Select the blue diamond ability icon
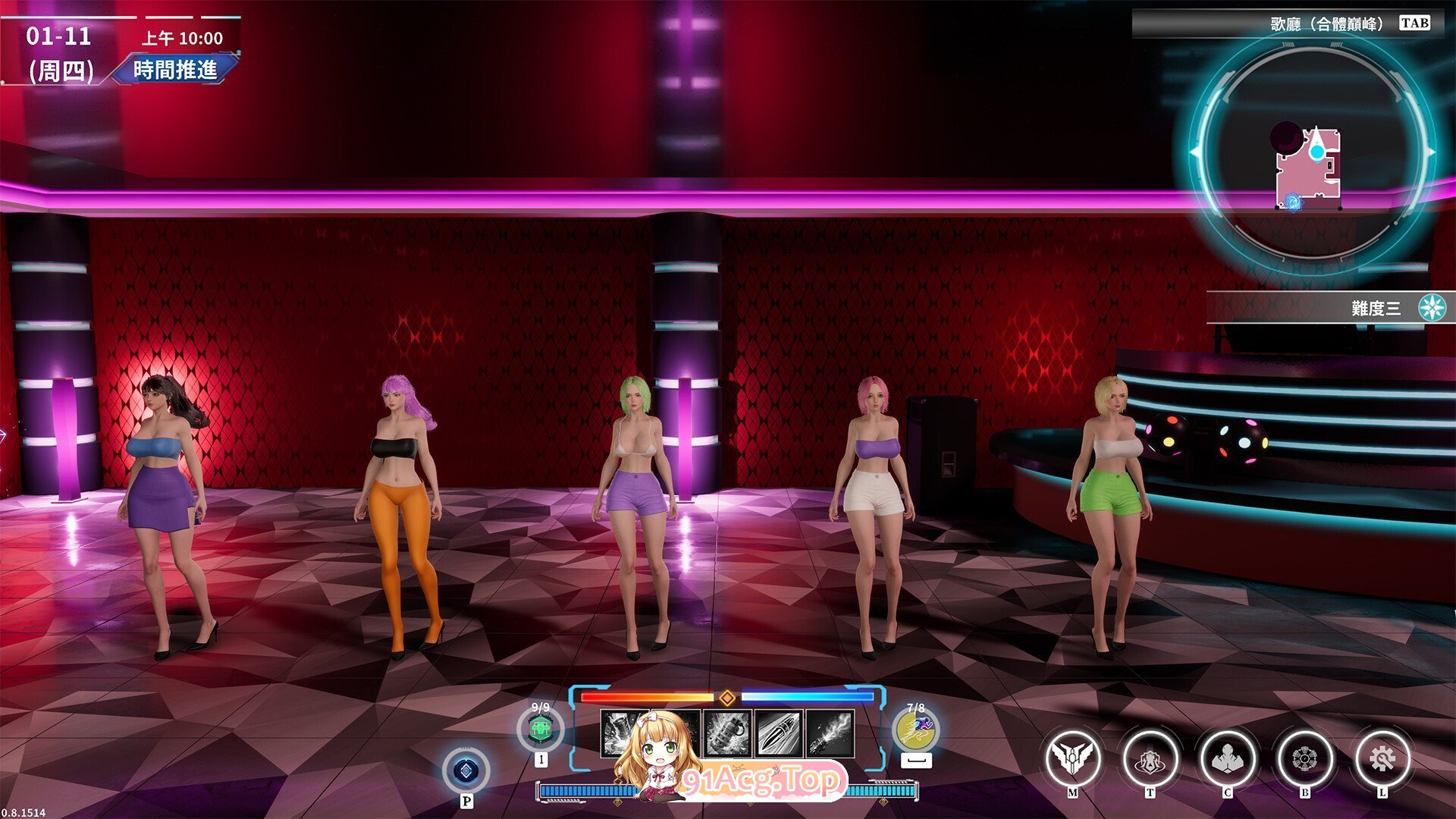This screenshot has height=819, width=1456. 466,771
